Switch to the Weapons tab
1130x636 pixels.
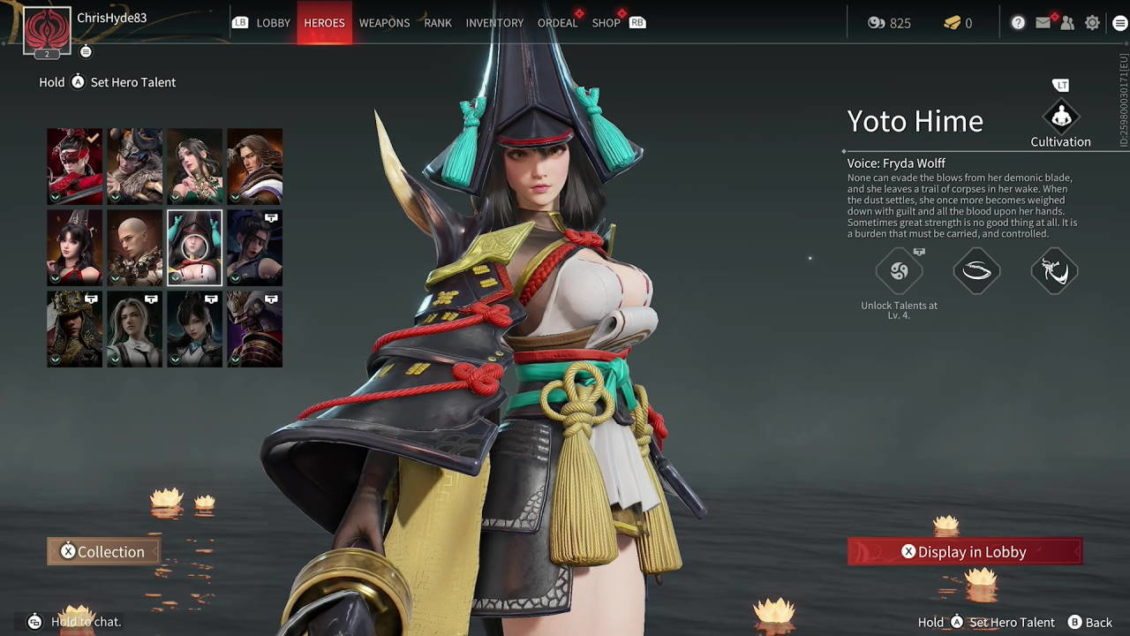click(384, 23)
